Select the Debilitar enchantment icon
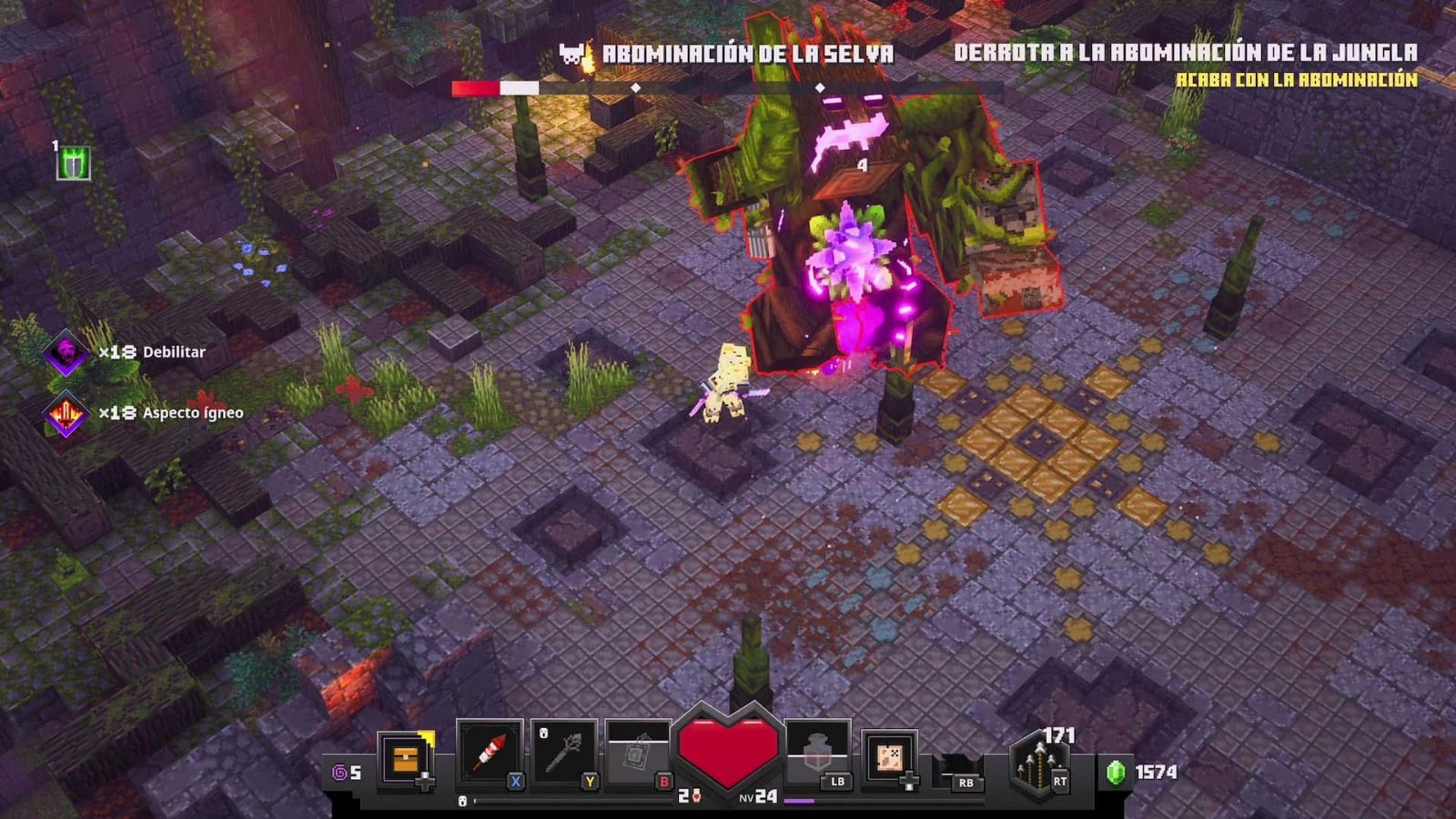This screenshot has height=819, width=1456. tap(66, 352)
